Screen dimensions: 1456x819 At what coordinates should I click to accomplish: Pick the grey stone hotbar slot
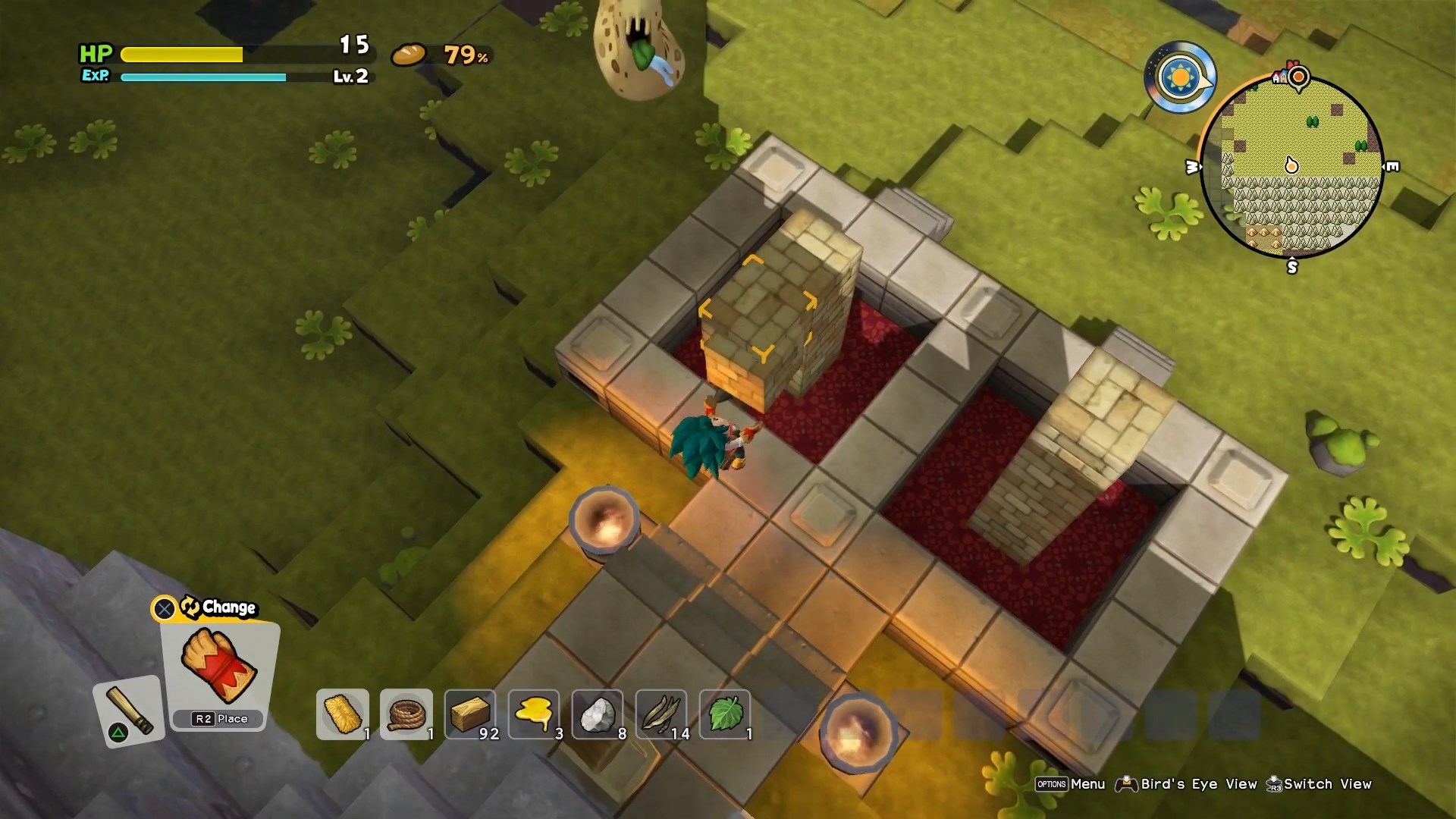598,714
